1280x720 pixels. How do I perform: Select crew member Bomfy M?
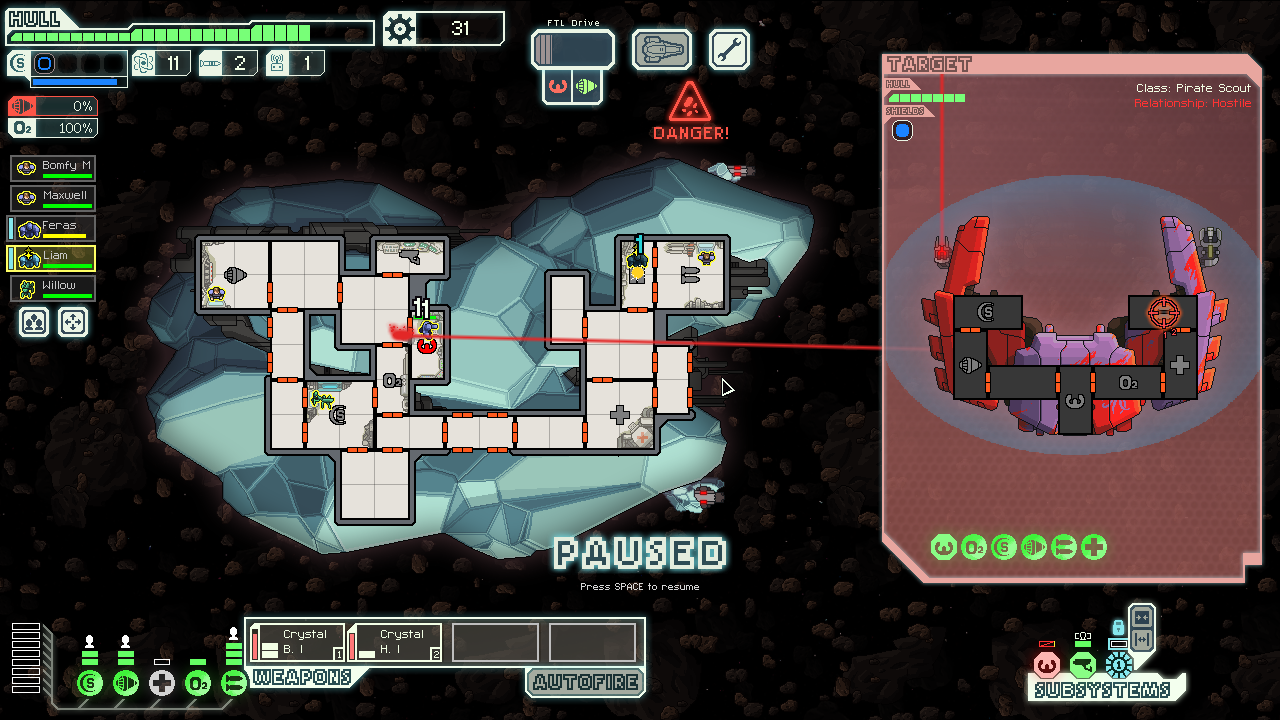[x=53, y=167]
